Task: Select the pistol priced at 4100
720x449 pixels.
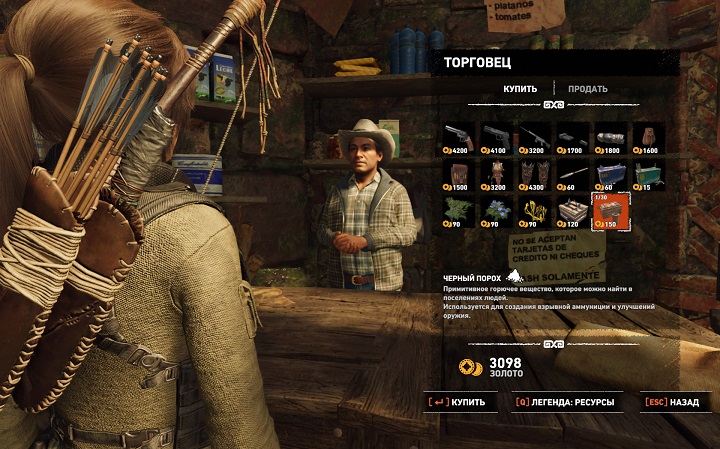Action: tap(498, 138)
